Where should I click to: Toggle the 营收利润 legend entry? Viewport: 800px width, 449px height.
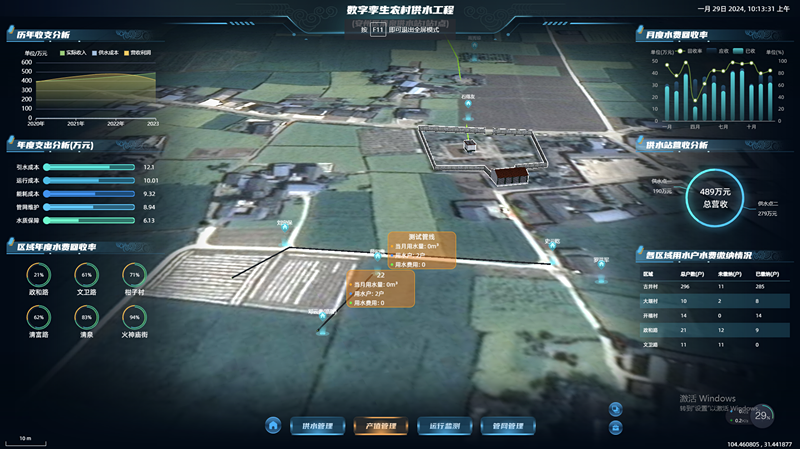click(137, 51)
